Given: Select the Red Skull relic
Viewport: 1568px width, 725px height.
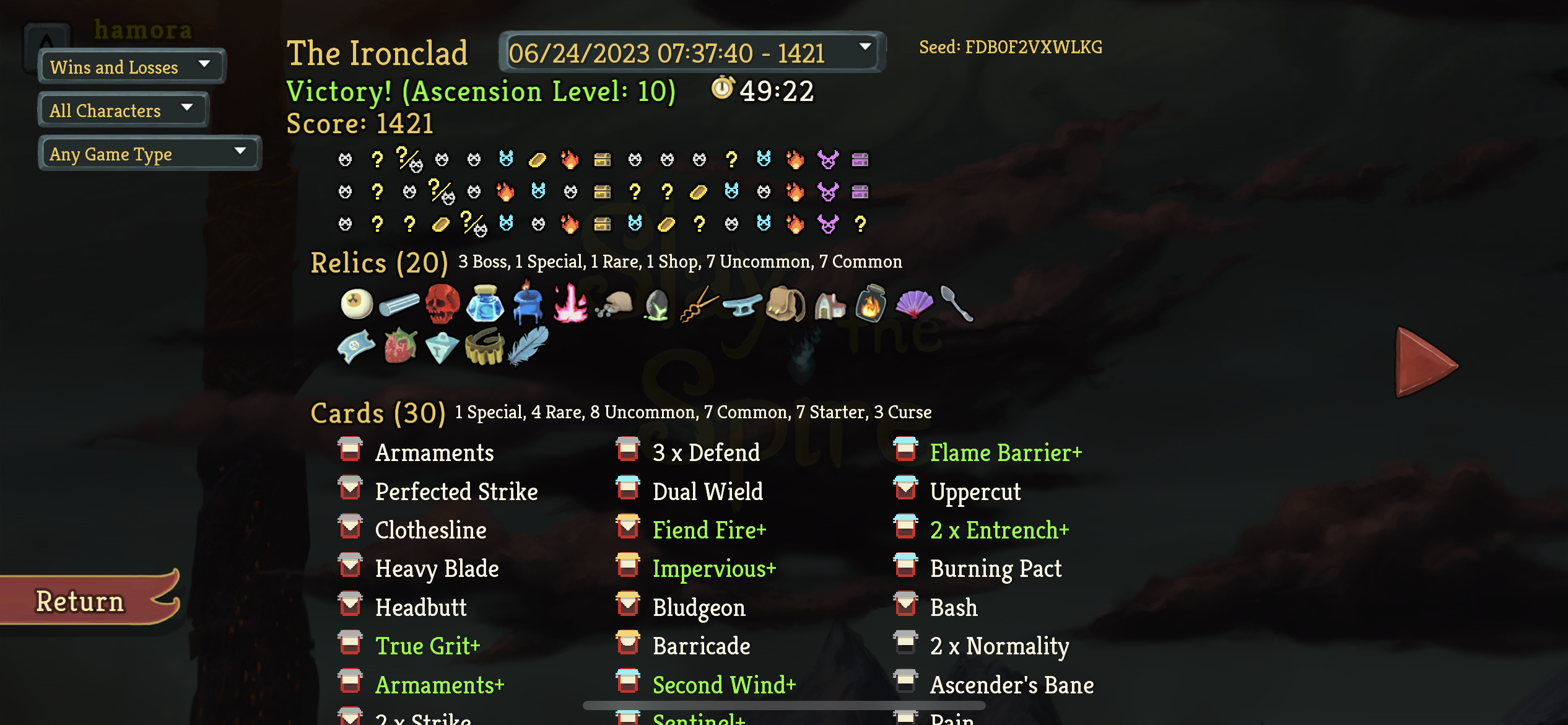Looking at the screenshot, I should coord(442,304).
